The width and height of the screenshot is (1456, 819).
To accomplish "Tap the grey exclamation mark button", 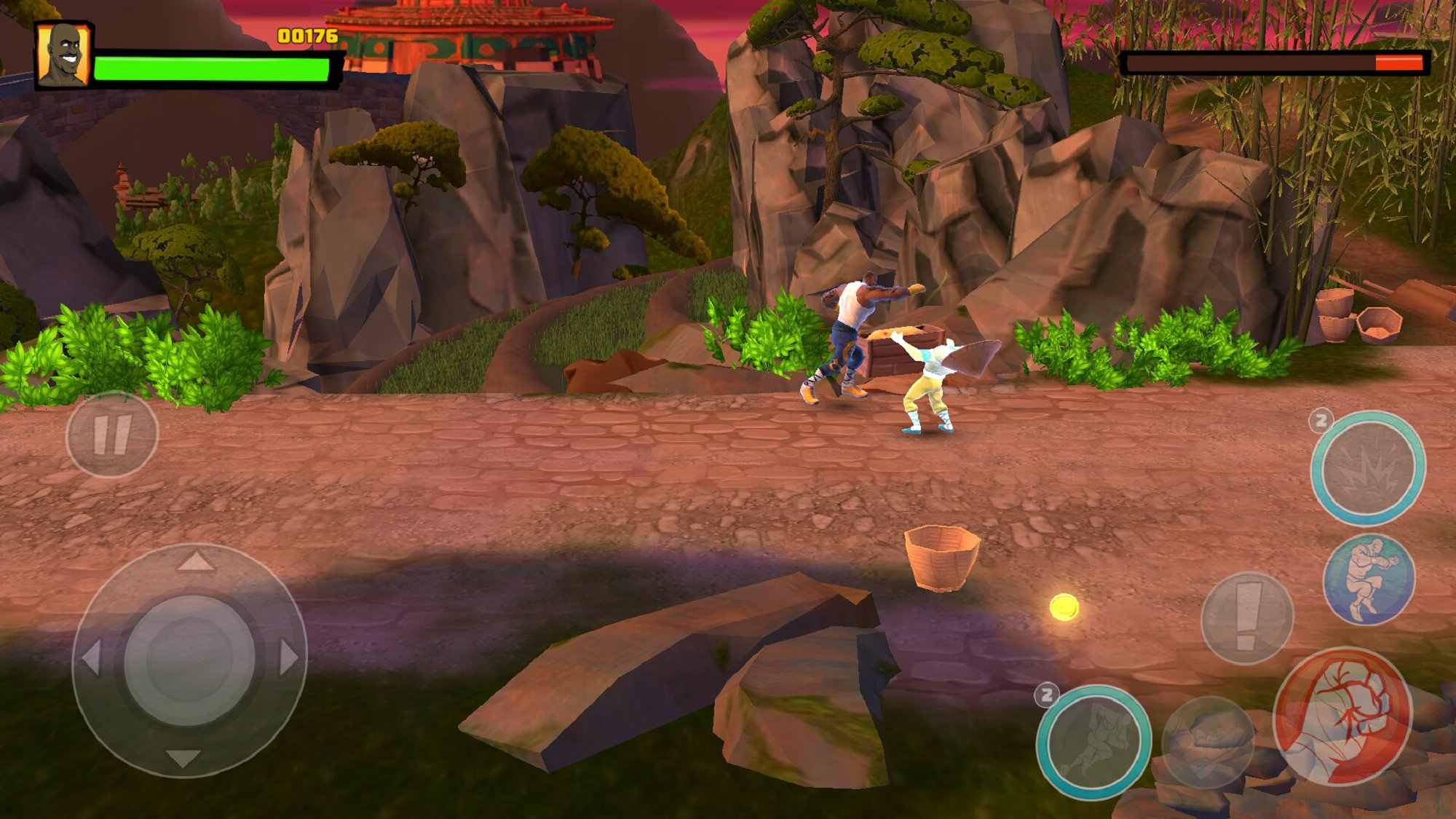I will point(1246,617).
